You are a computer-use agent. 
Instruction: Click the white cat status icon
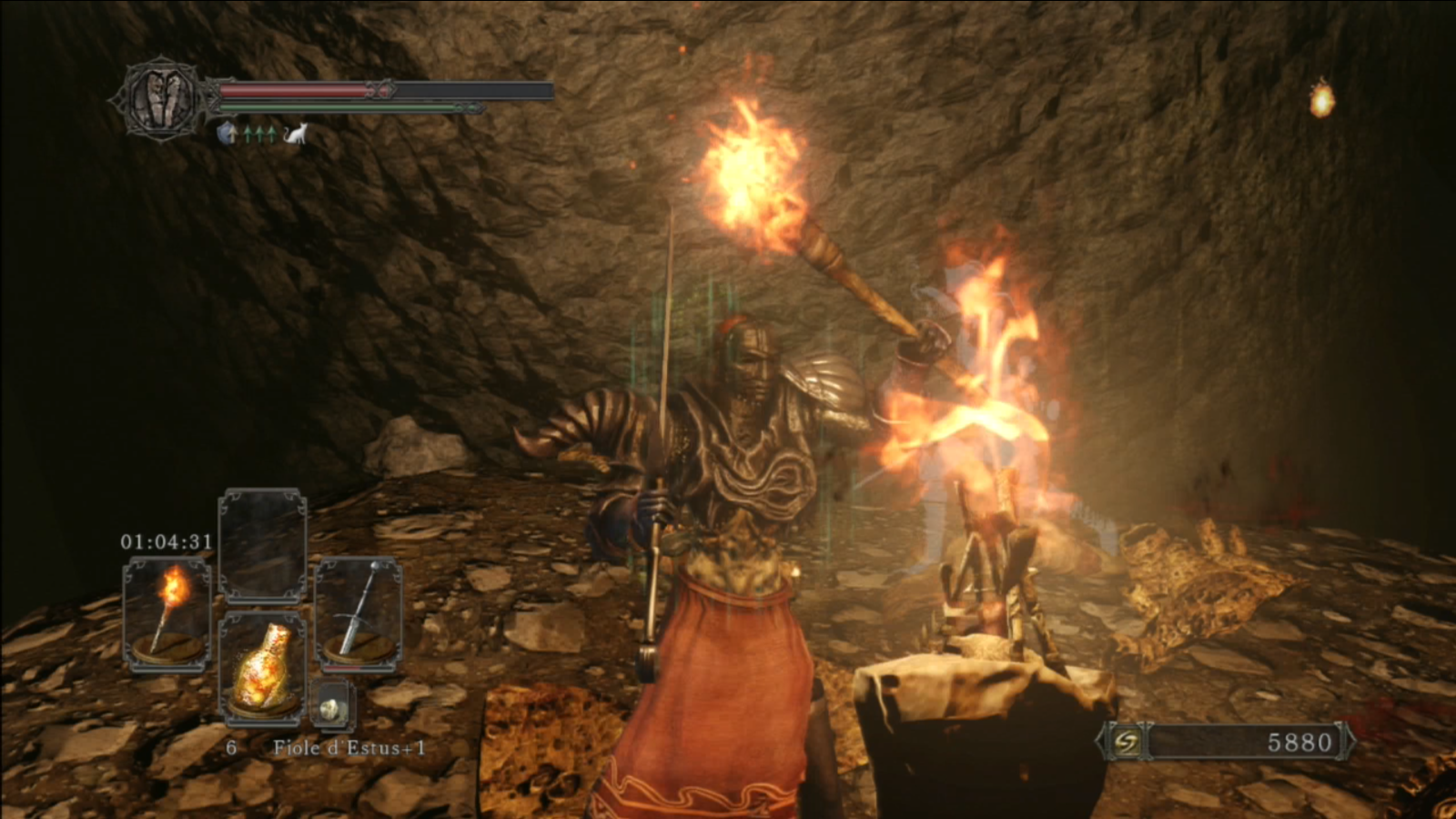pos(296,135)
